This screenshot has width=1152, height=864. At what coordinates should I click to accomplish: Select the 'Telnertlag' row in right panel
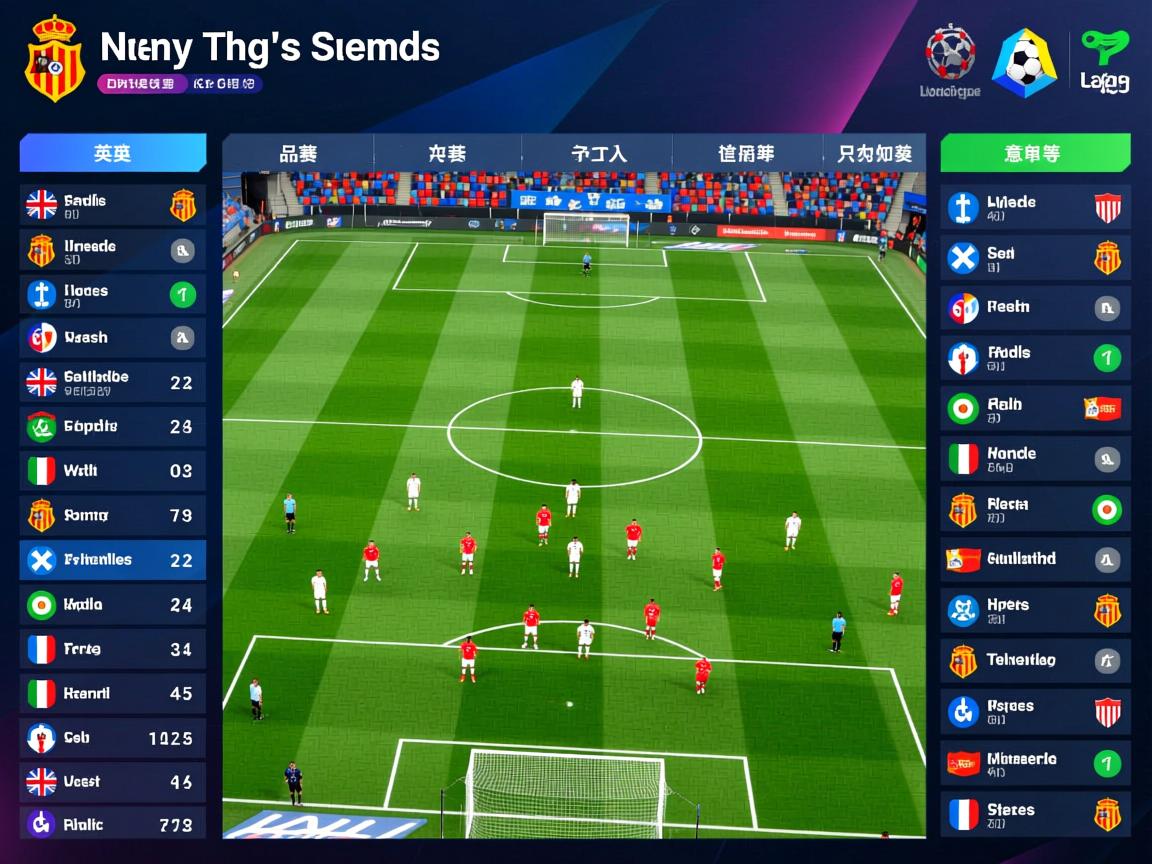point(1035,660)
